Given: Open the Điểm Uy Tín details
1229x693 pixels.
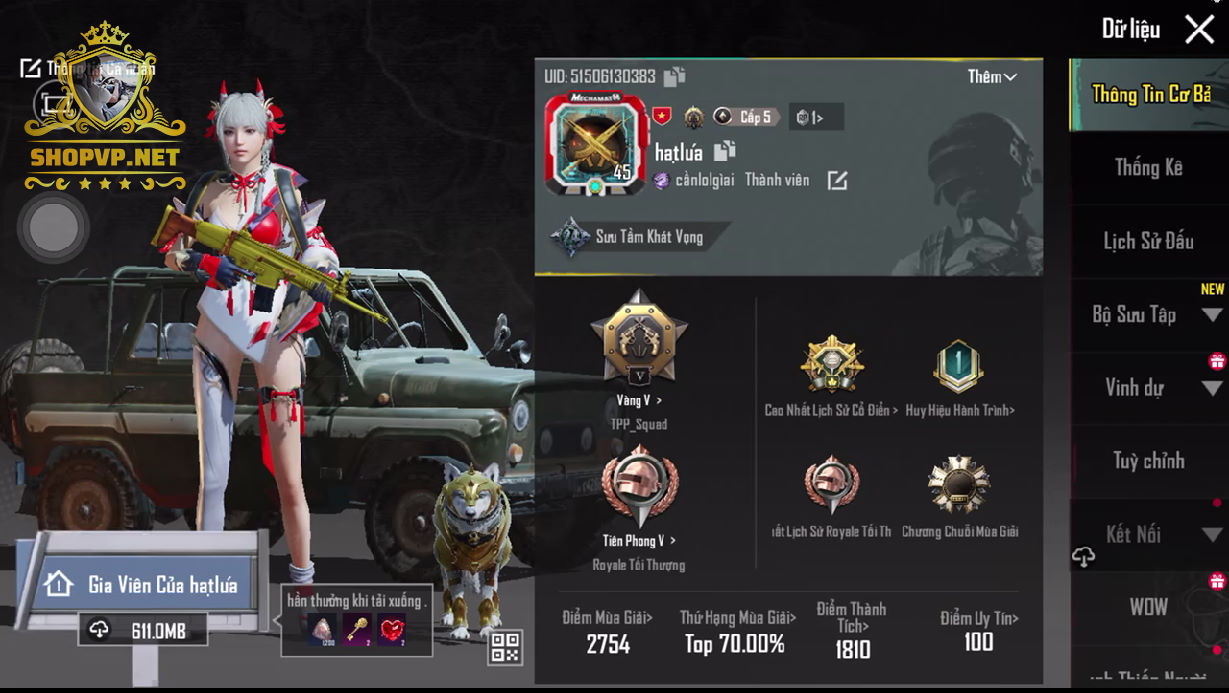Looking at the screenshot, I should [x=978, y=630].
